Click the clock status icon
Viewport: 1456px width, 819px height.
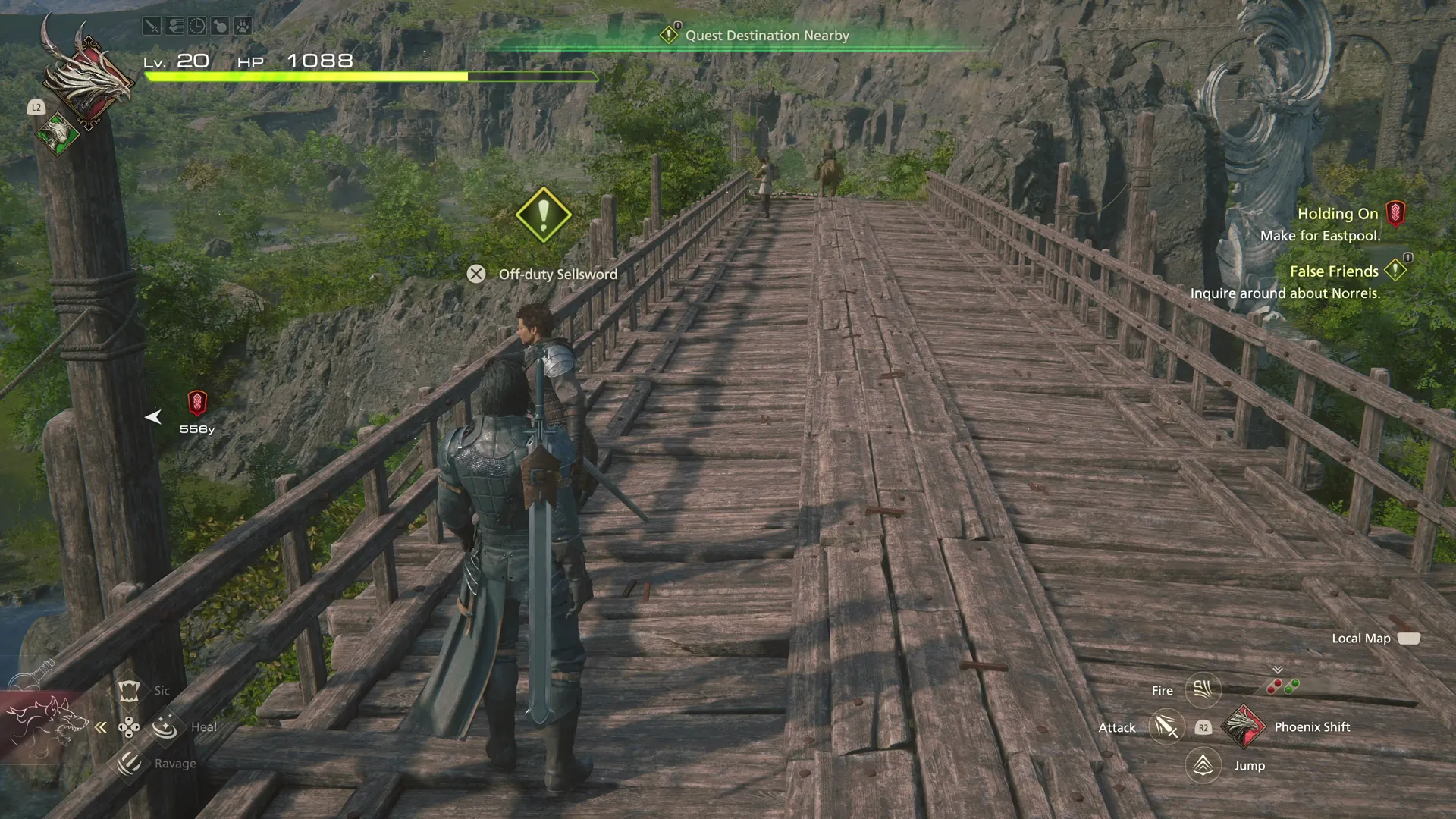197,25
